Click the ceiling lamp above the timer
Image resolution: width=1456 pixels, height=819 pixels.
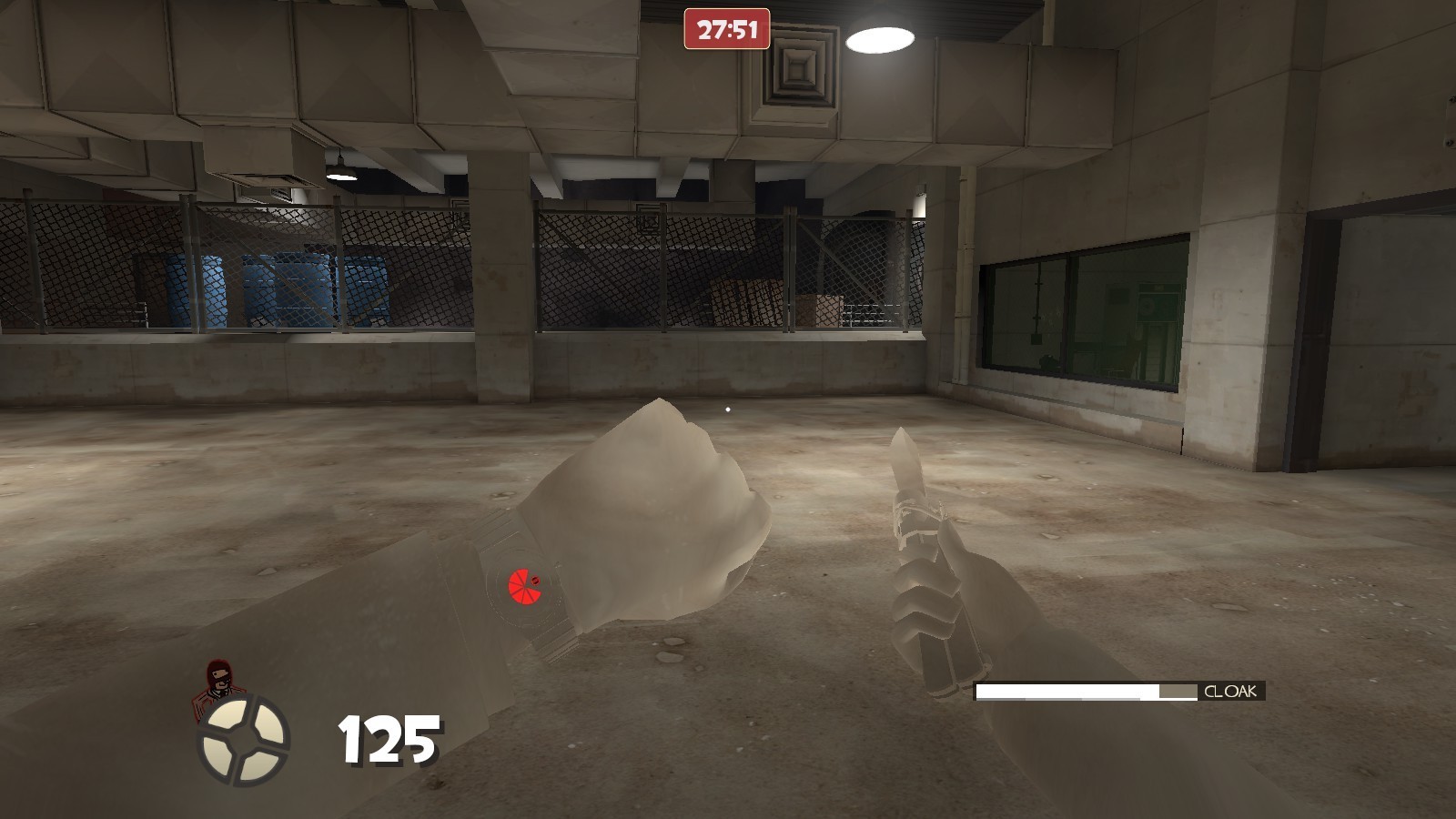880,37
